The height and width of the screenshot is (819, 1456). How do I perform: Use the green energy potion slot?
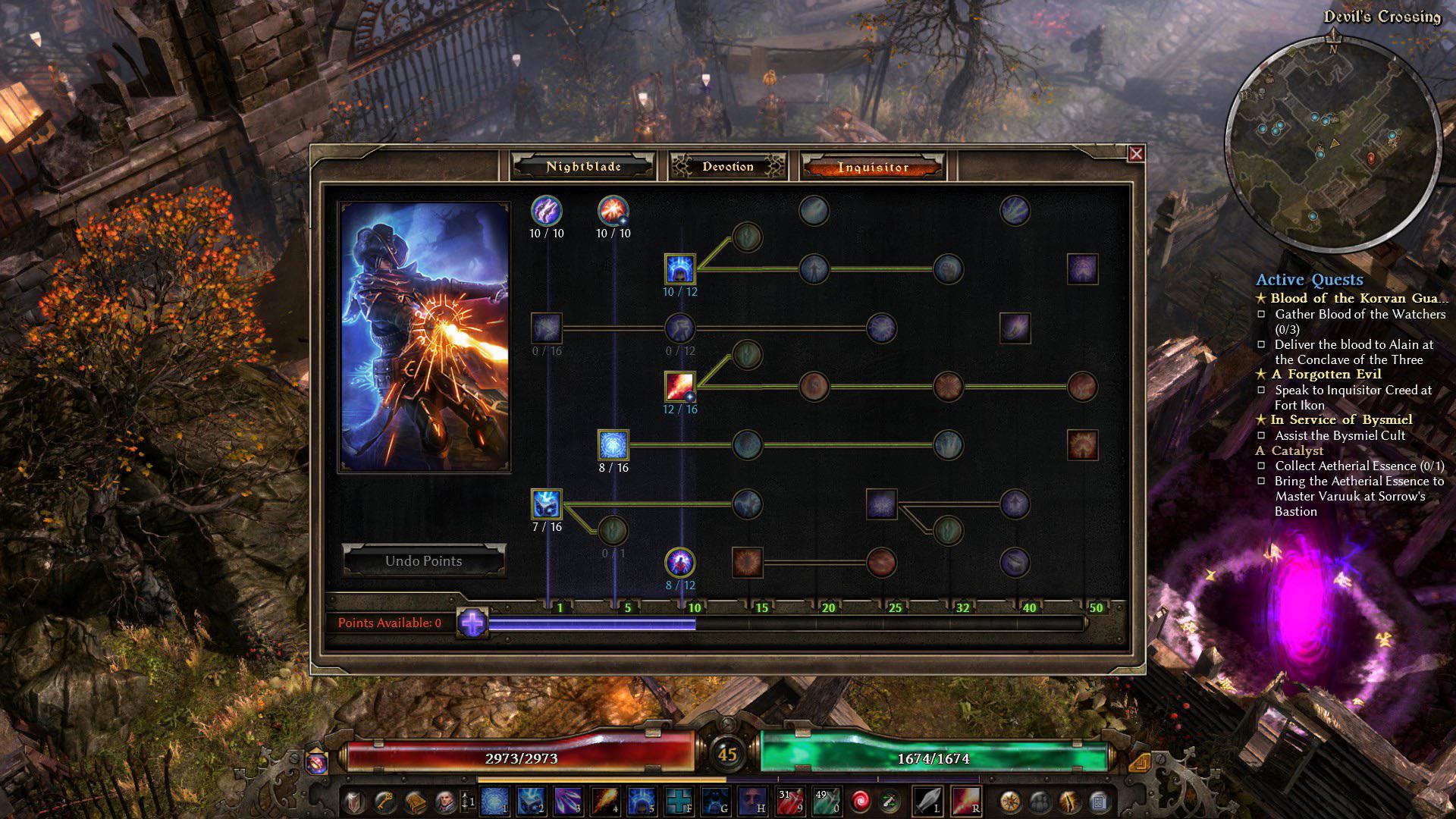(x=826, y=801)
